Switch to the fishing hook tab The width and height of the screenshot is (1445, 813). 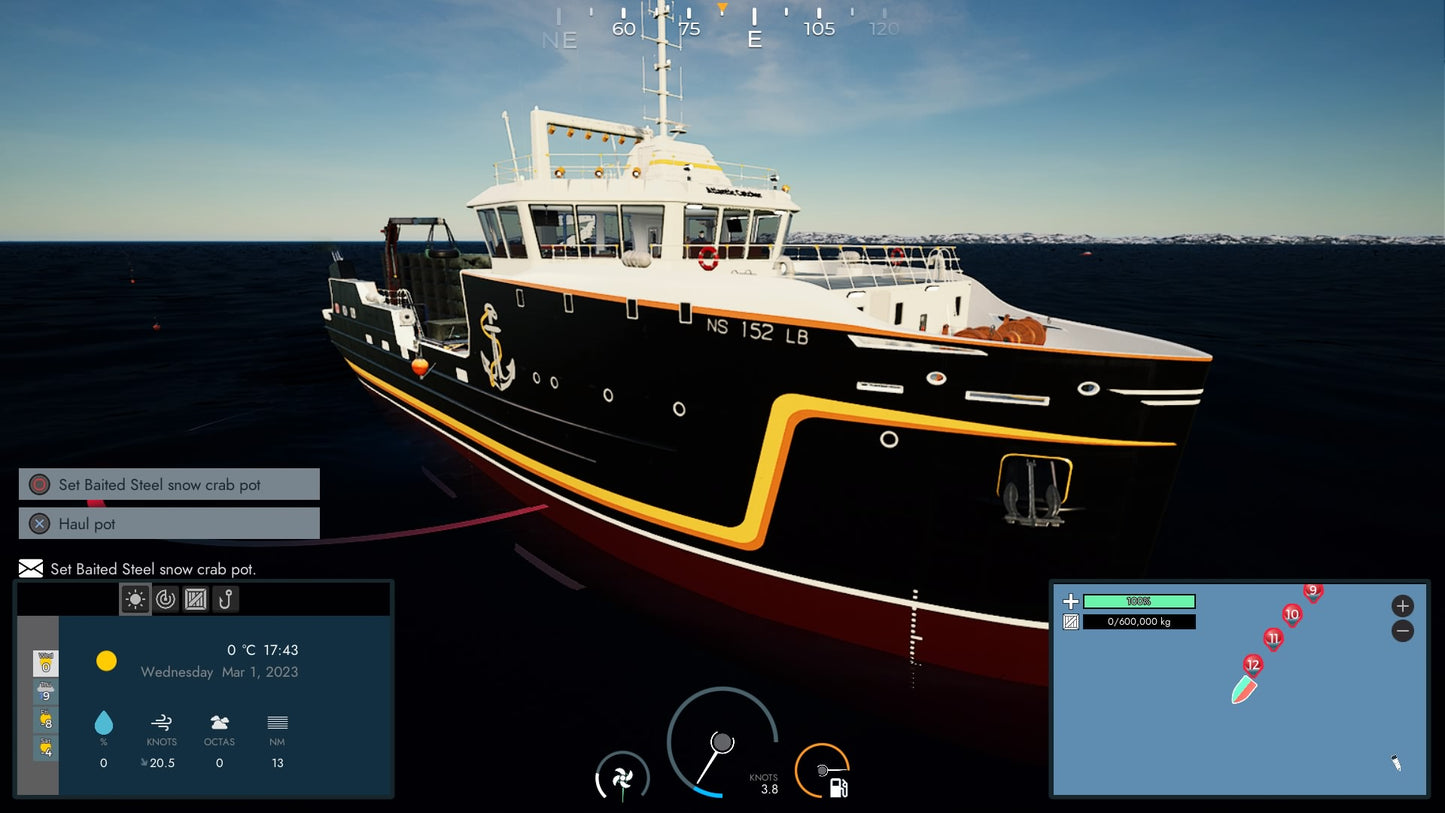pos(225,599)
